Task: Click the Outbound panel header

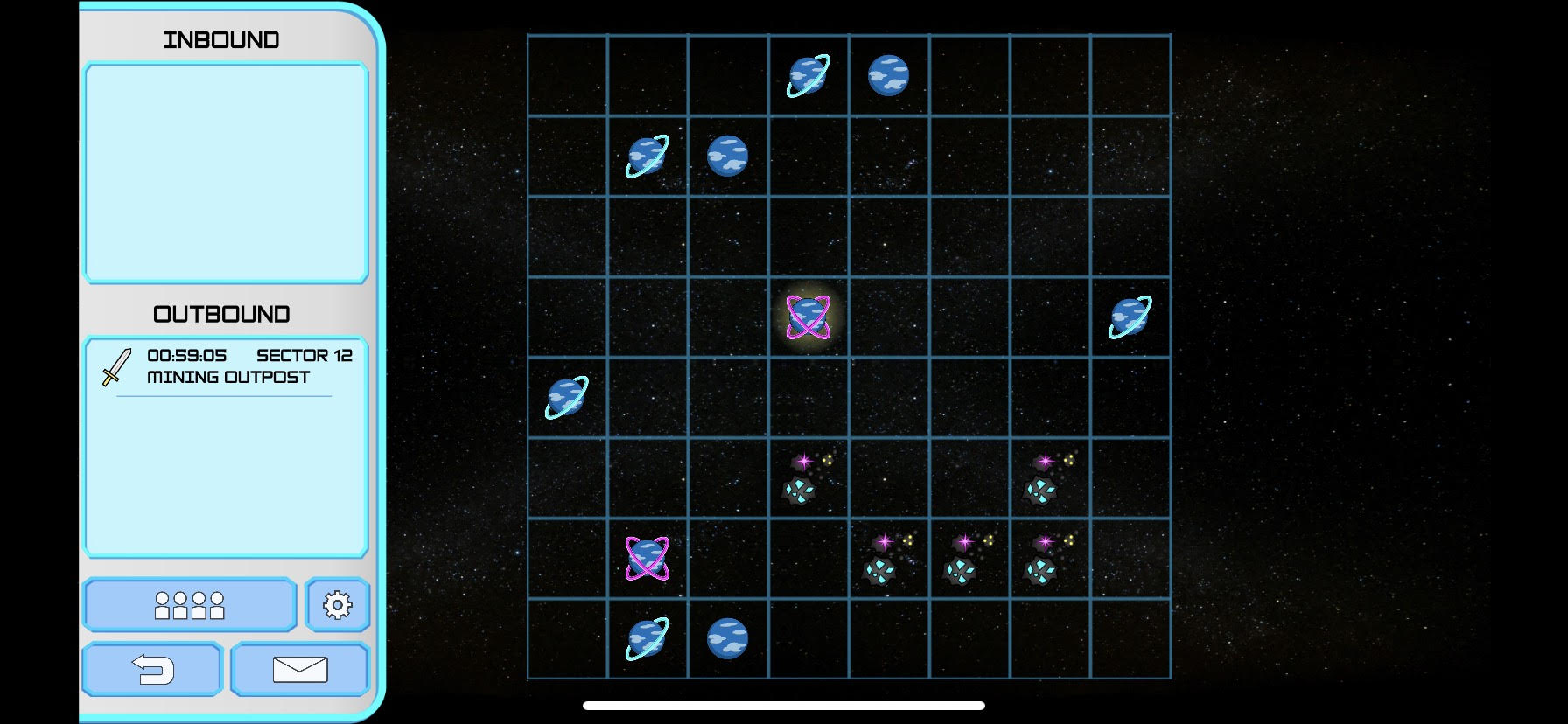Action: coord(221,312)
